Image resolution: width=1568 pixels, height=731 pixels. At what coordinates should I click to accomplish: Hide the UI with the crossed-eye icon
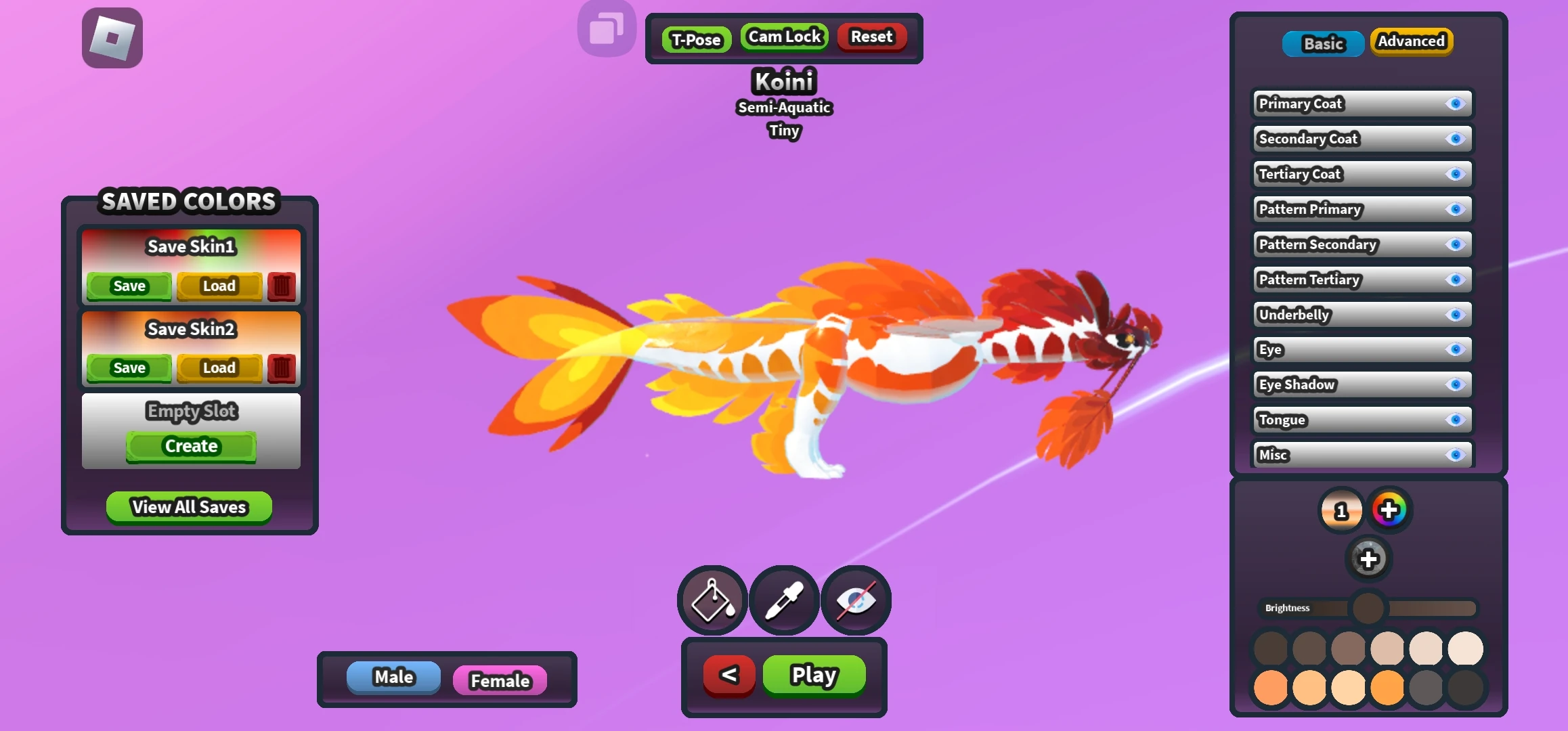[x=855, y=600]
